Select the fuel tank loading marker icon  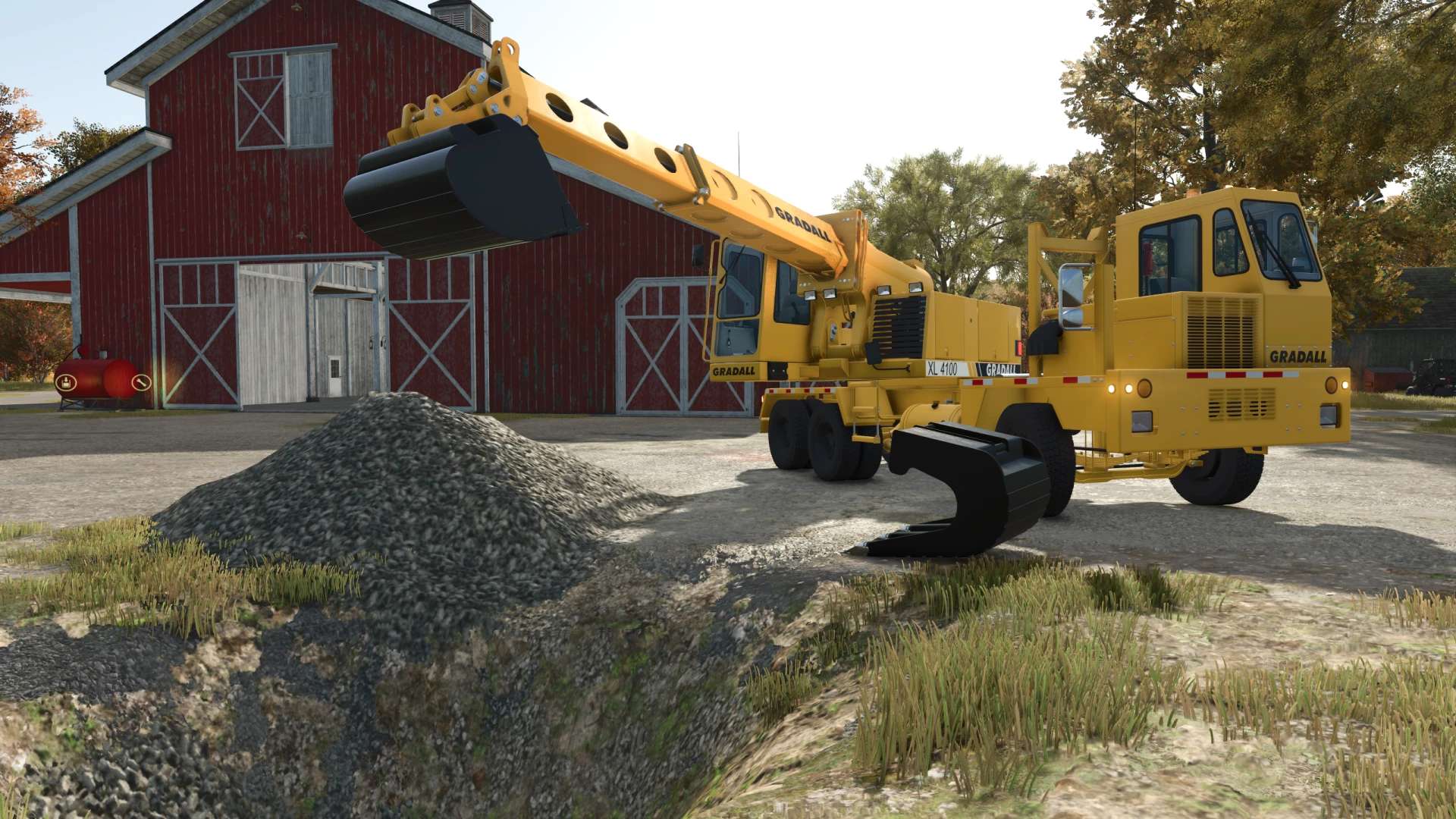[x=66, y=382]
